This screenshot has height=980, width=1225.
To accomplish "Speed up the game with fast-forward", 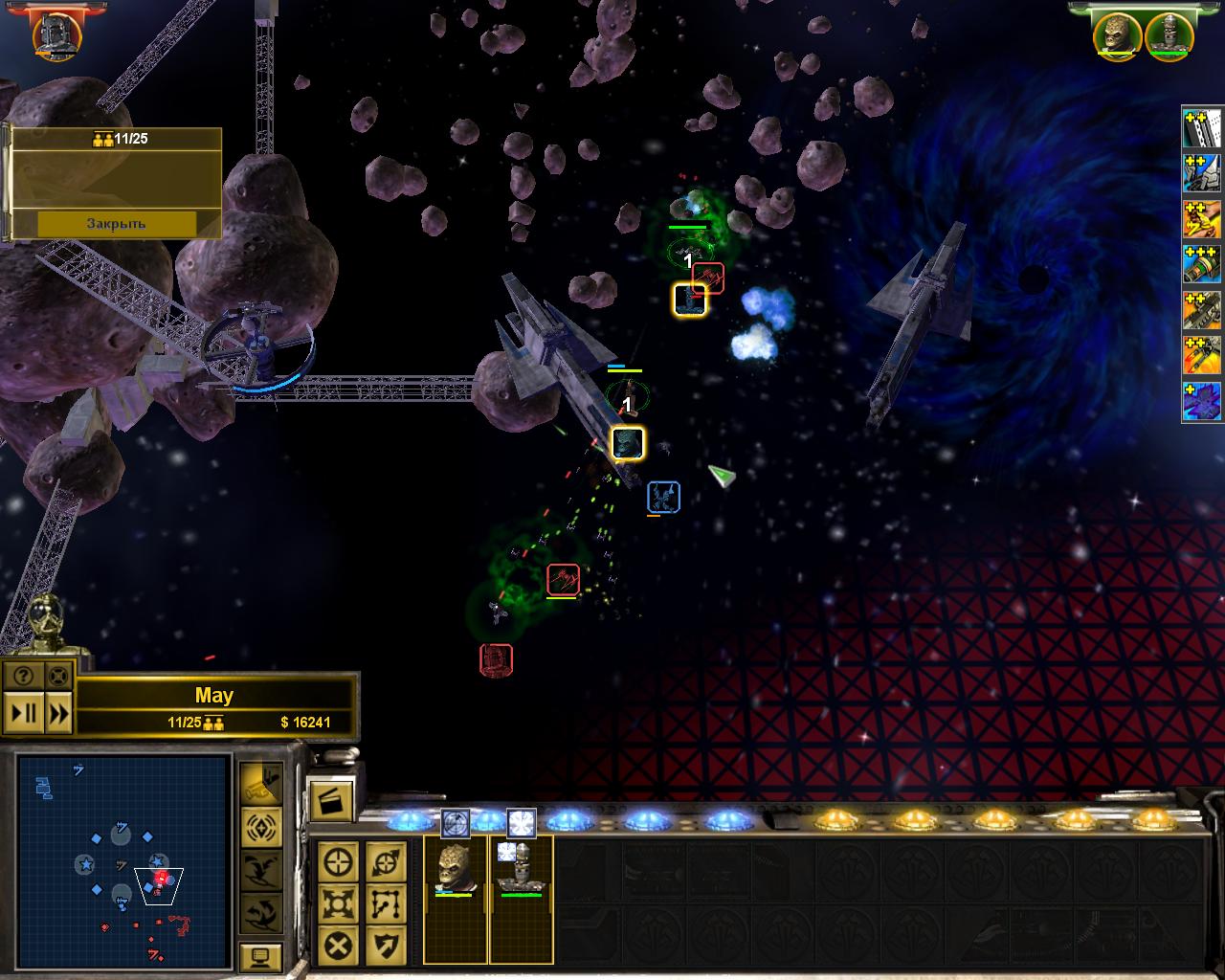I will (58, 713).
